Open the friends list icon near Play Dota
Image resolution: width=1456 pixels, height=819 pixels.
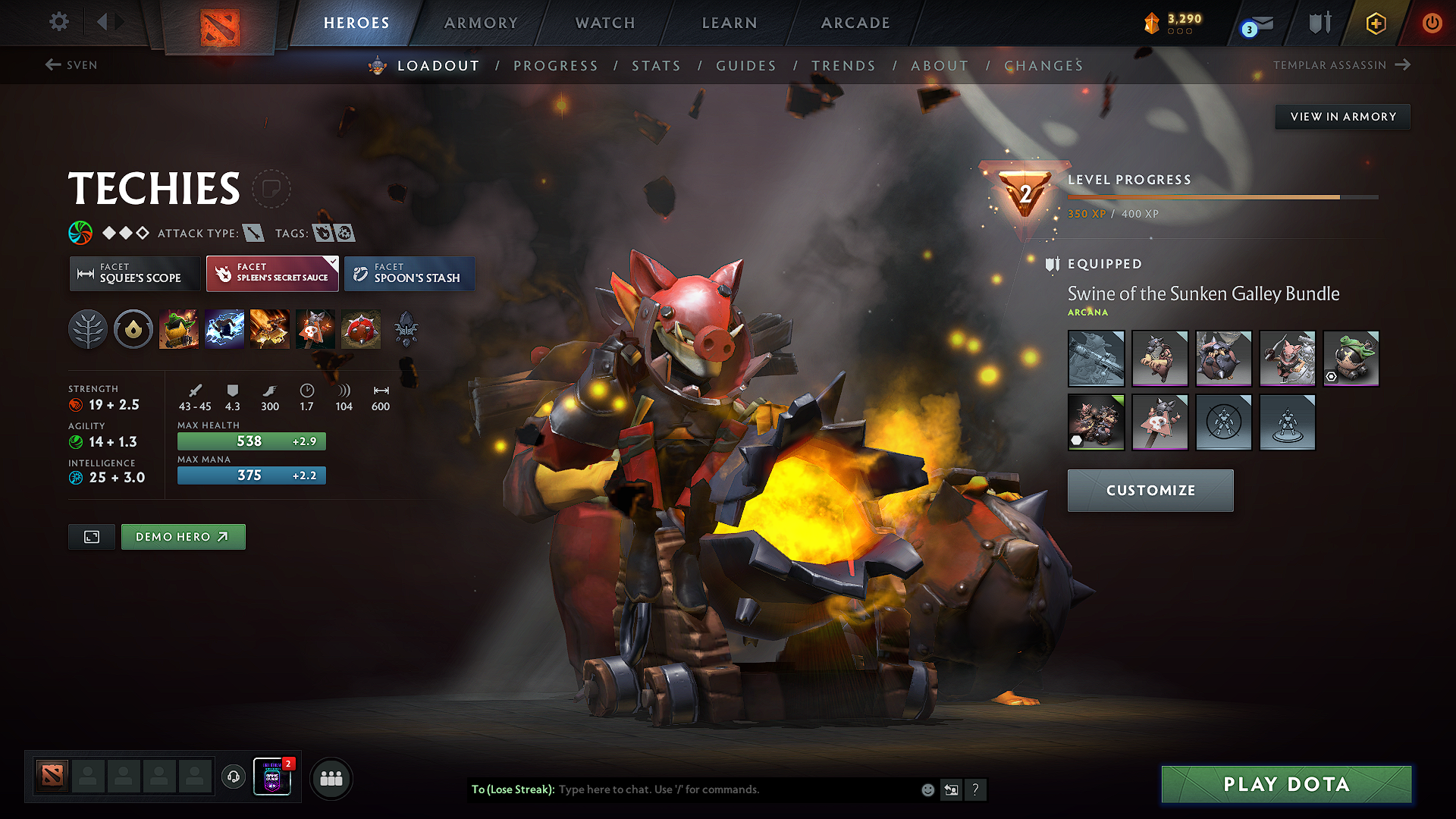click(331, 777)
